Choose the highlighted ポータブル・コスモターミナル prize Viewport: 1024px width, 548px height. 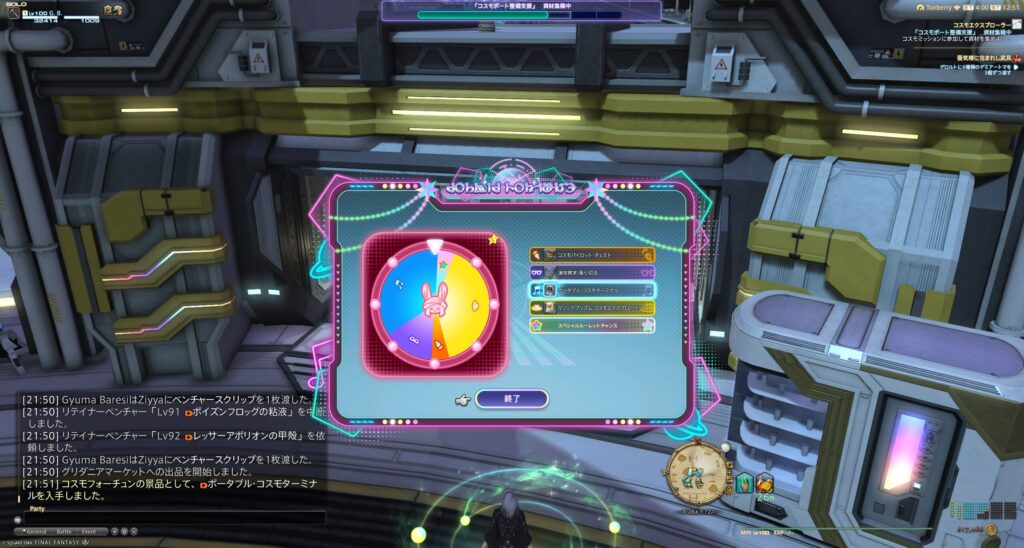pyautogui.click(x=592, y=290)
